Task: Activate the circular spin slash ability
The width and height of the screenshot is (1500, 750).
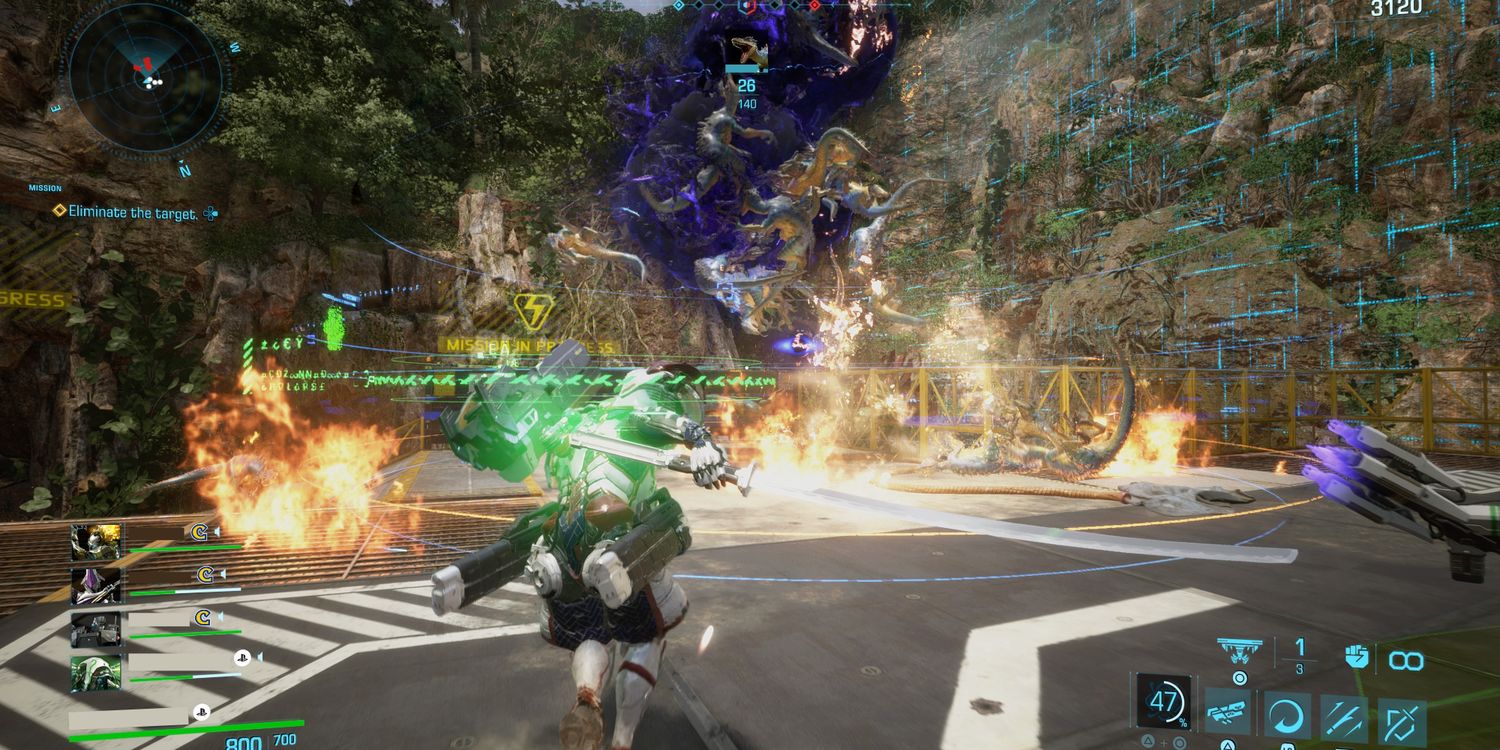Action: [x=1287, y=716]
